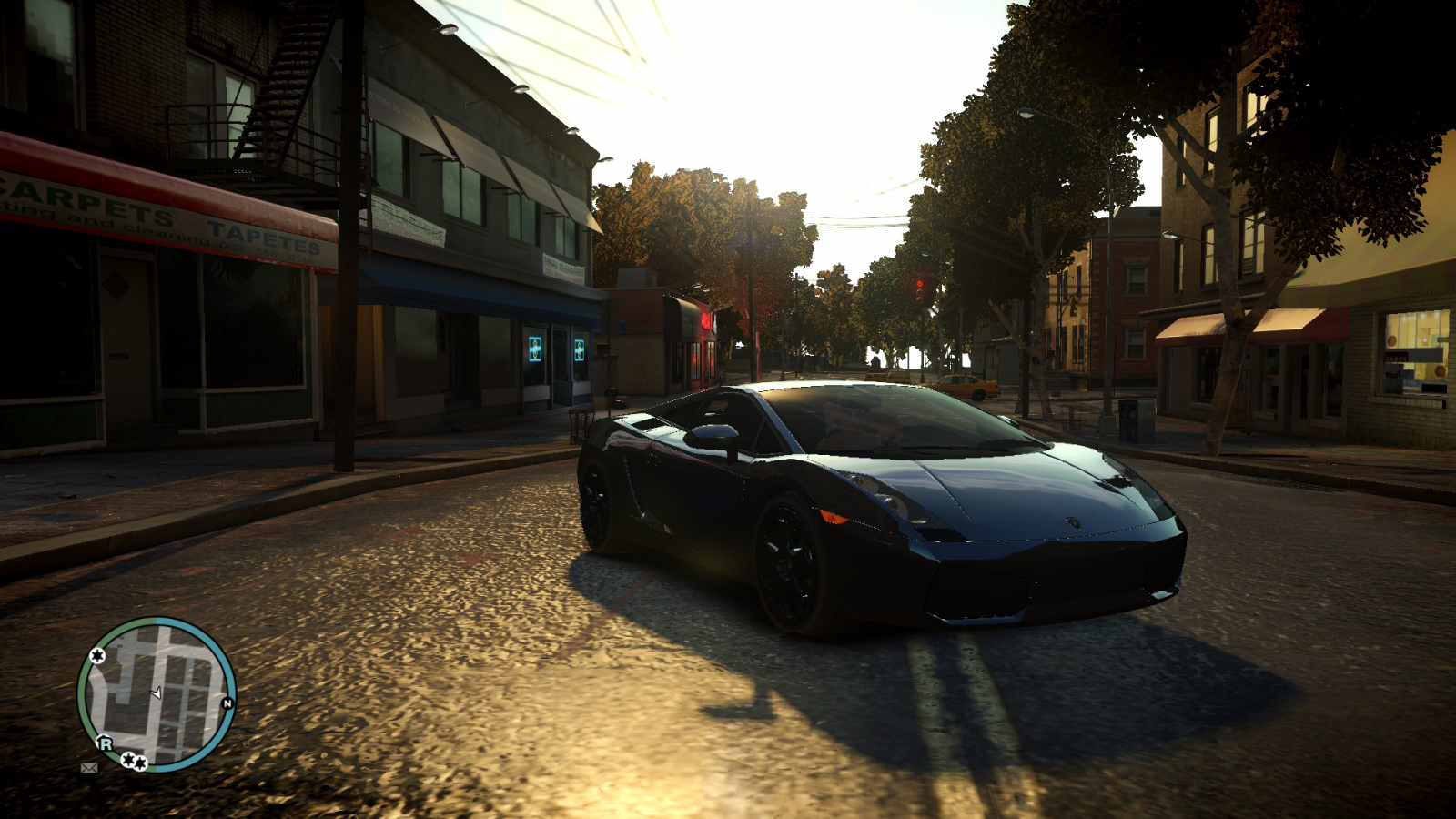Select the R marker on the radar
This screenshot has height=819, width=1456.
(106, 743)
